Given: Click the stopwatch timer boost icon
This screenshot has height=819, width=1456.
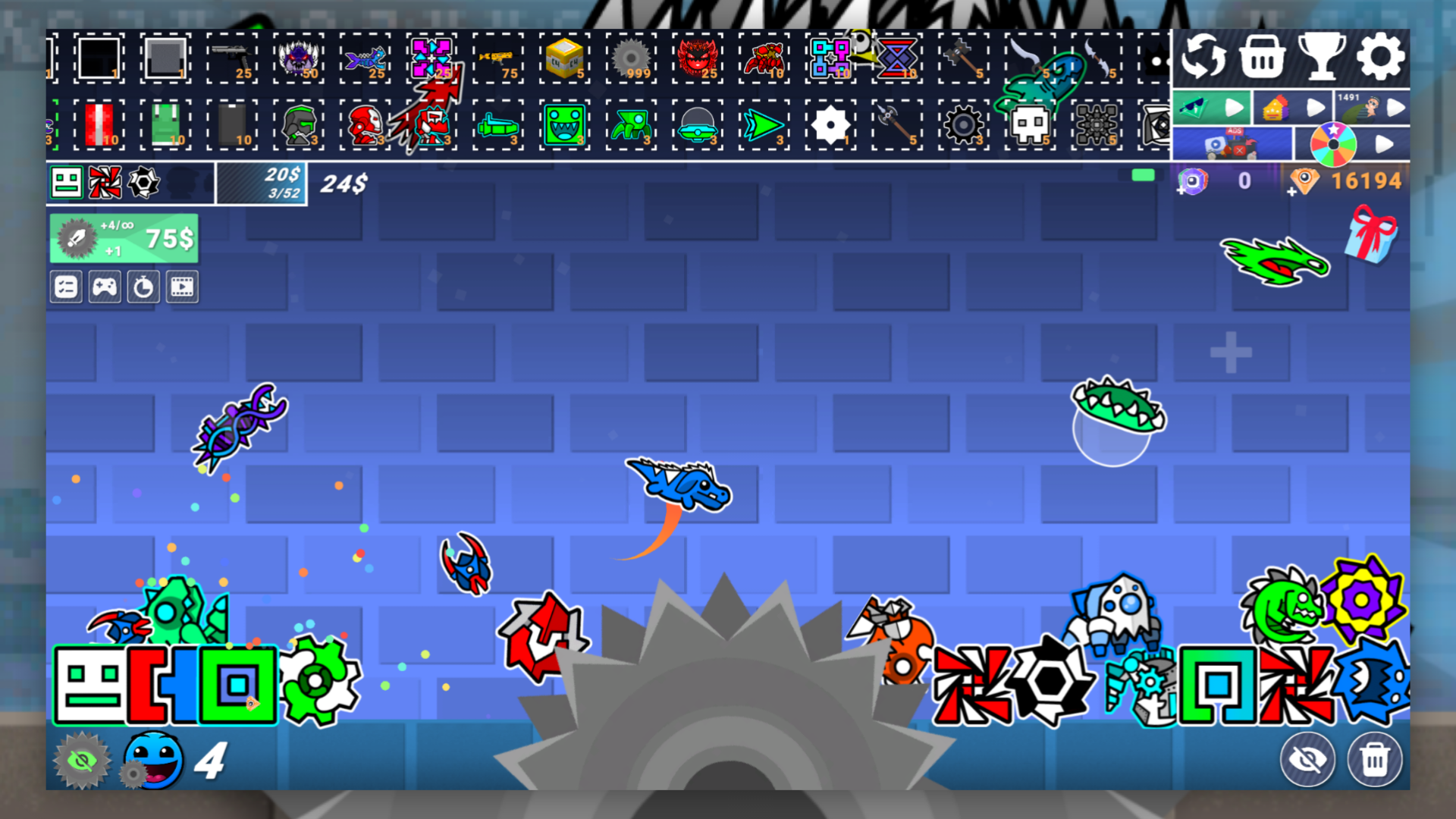Looking at the screenshot, I should (143, 287).
